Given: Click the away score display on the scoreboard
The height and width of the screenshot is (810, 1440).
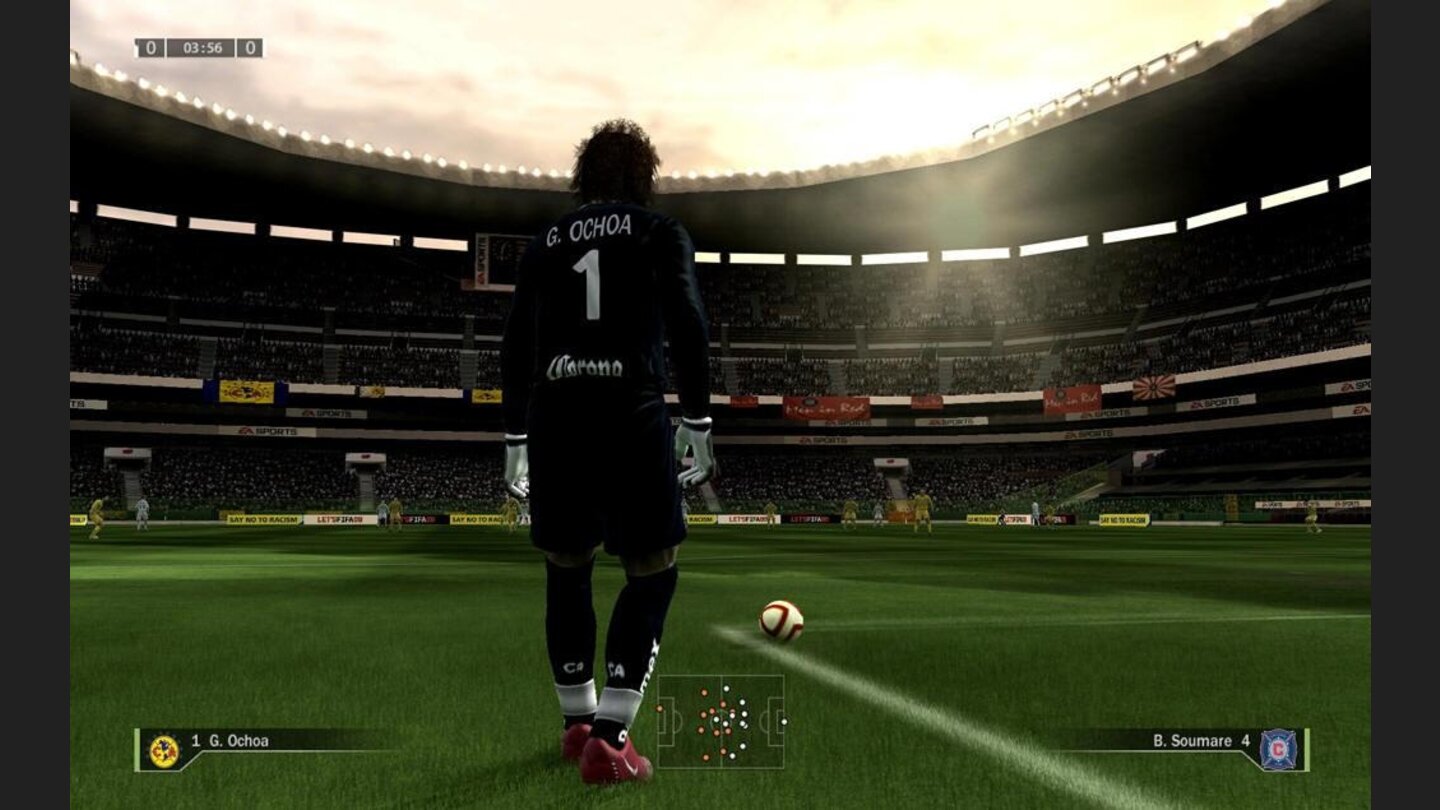Looking at the screenshot, I should click(249, 48).
